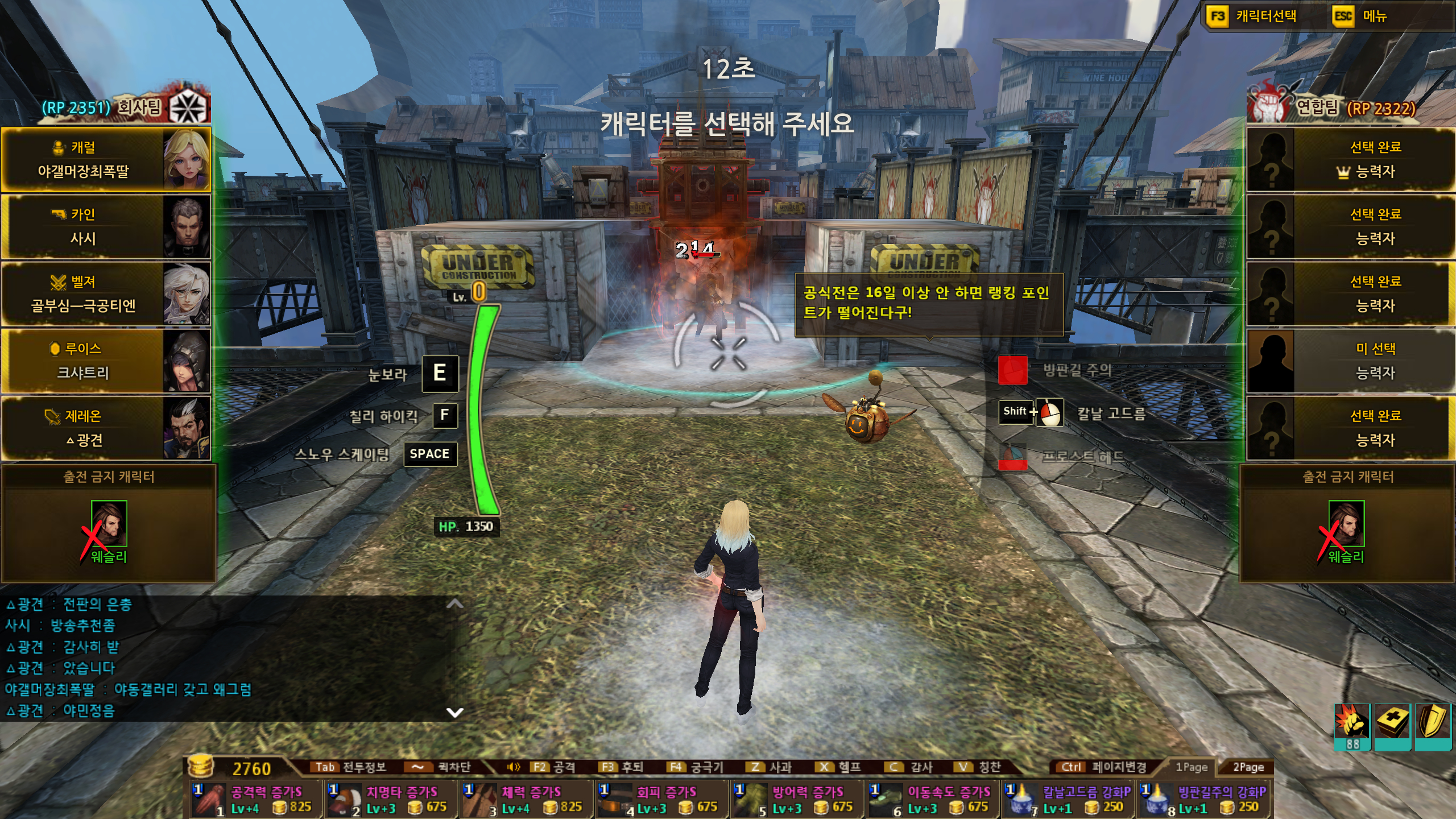Choose the 루이스 player row
Viewport: 1456px width, 819px height.
[x=106, y=361]
